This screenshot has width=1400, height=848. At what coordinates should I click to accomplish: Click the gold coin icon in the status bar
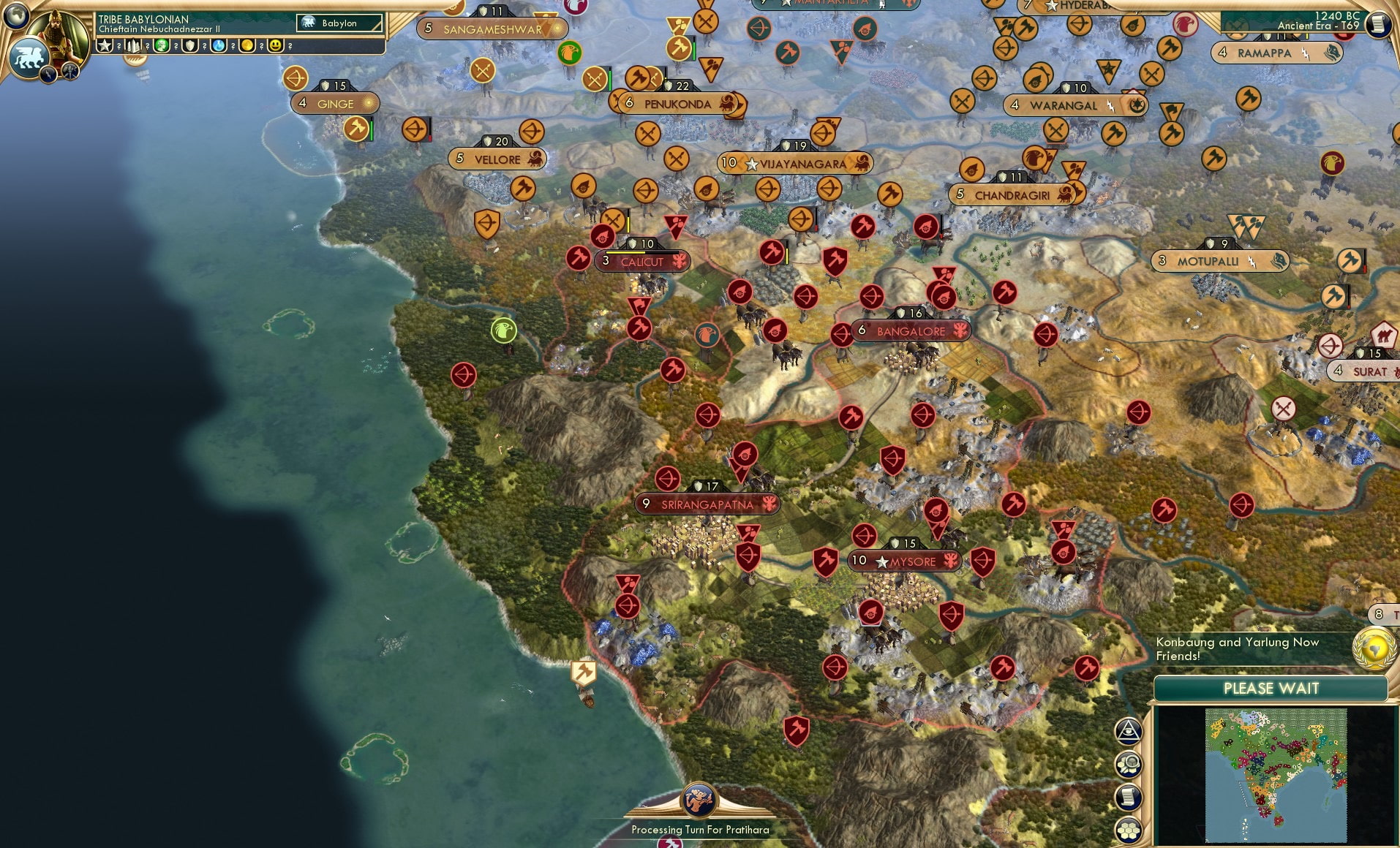(246, 46)
